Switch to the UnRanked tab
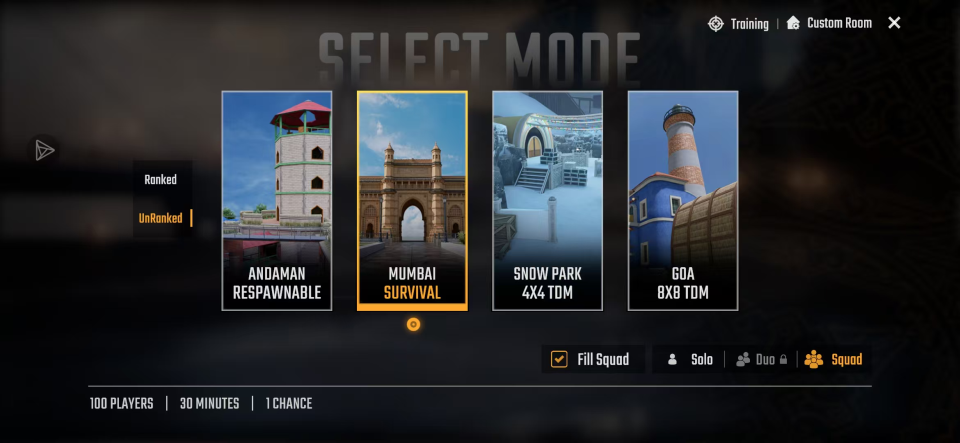Image resolution: width=960 pixels, height=443 pixels. tap(161, 218)
